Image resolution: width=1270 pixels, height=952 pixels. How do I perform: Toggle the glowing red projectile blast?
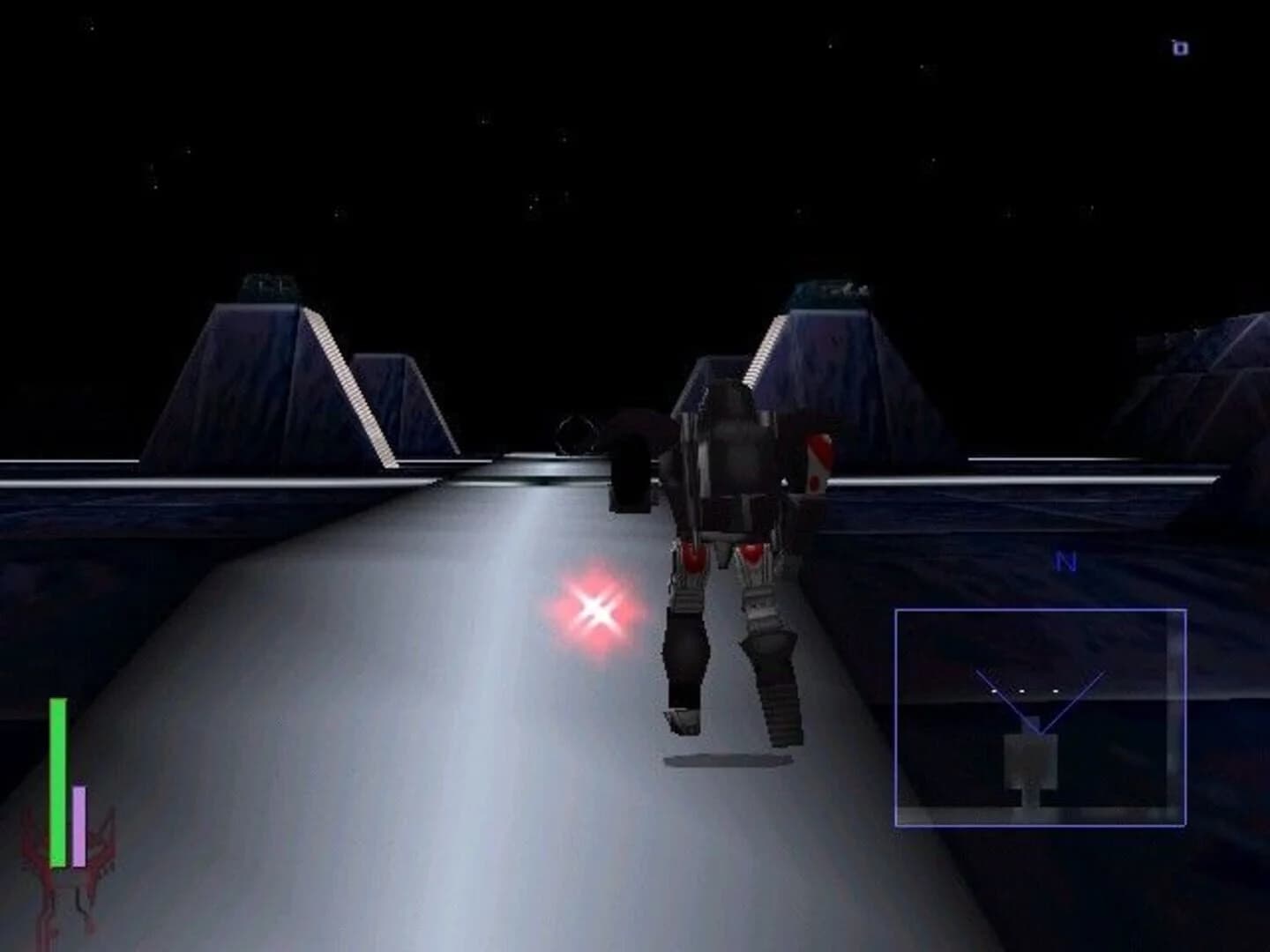point(596,609)
